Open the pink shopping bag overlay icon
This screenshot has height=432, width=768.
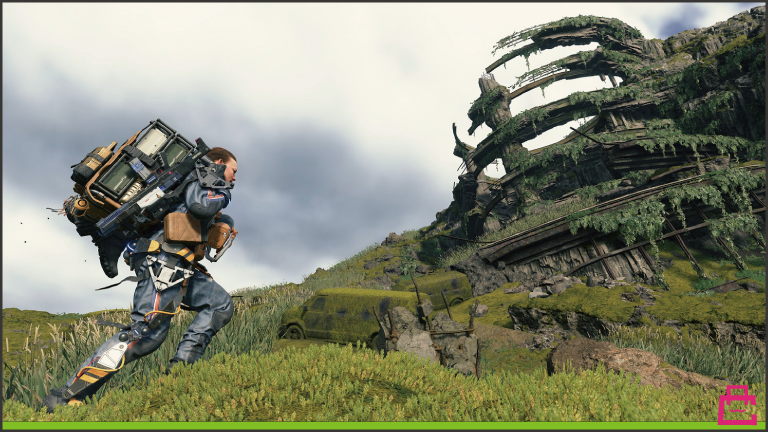tap(737, 405)
